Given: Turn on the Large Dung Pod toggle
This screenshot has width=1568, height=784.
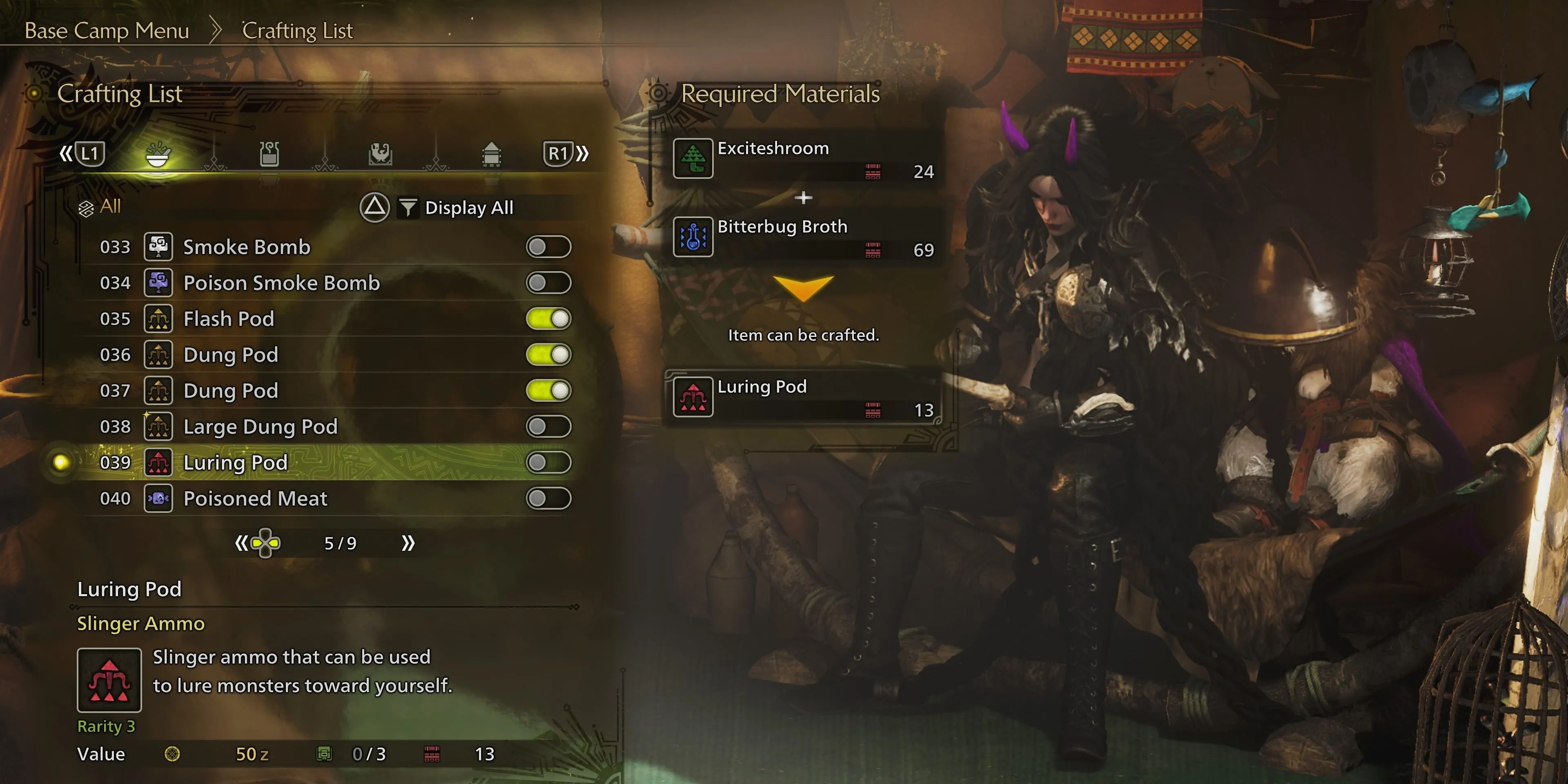Looking at the screenshot, I should point(548,426).
